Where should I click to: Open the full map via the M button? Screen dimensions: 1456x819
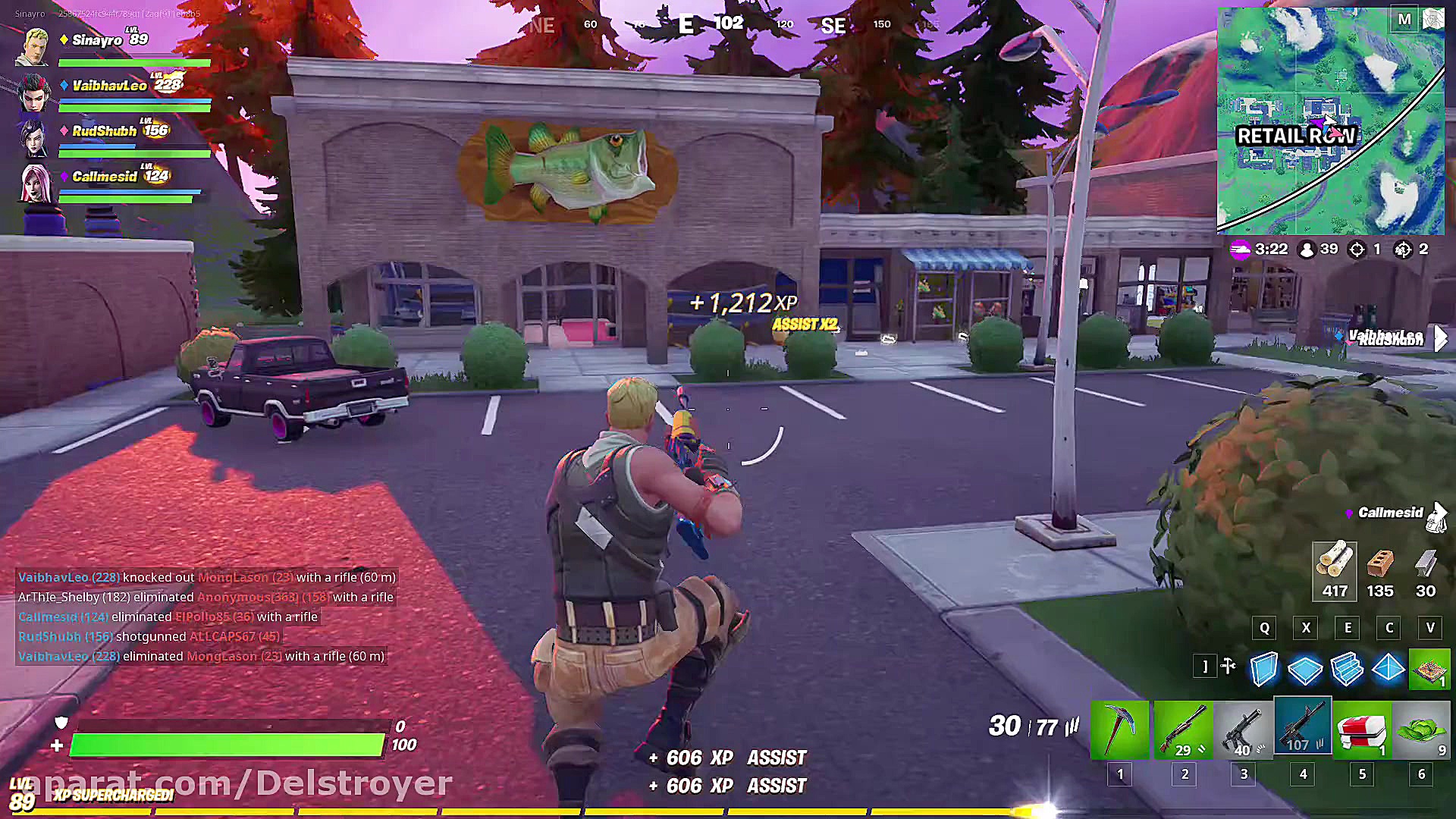pyautogui.click(x=1404, y=19)
